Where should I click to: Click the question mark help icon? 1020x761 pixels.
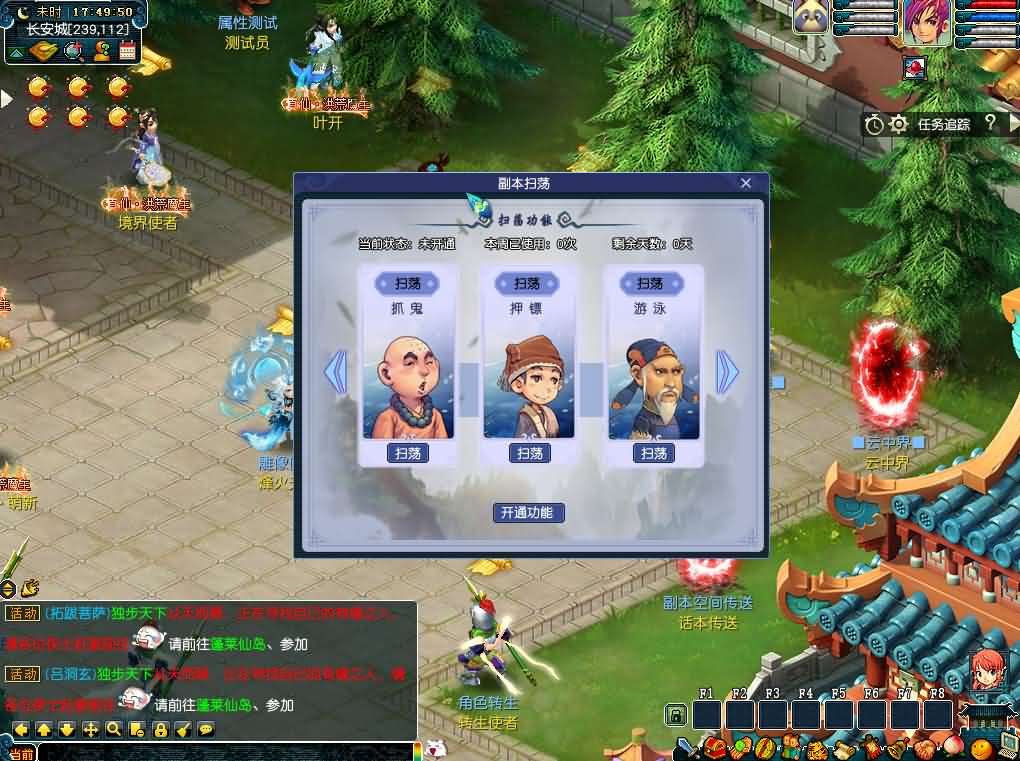(x=990, y=123)
